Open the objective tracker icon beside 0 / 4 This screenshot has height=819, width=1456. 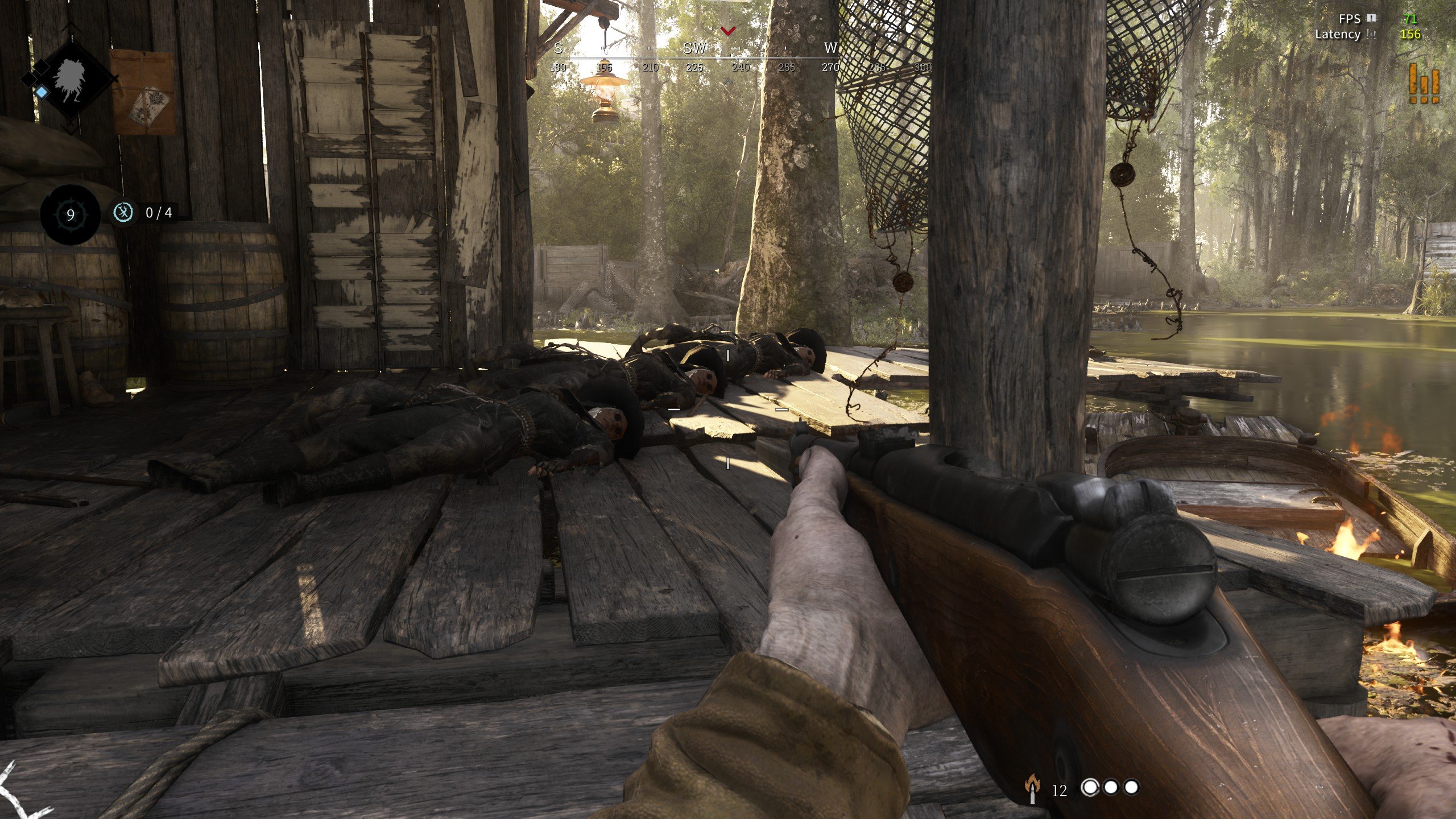click(x=123, y=213)
